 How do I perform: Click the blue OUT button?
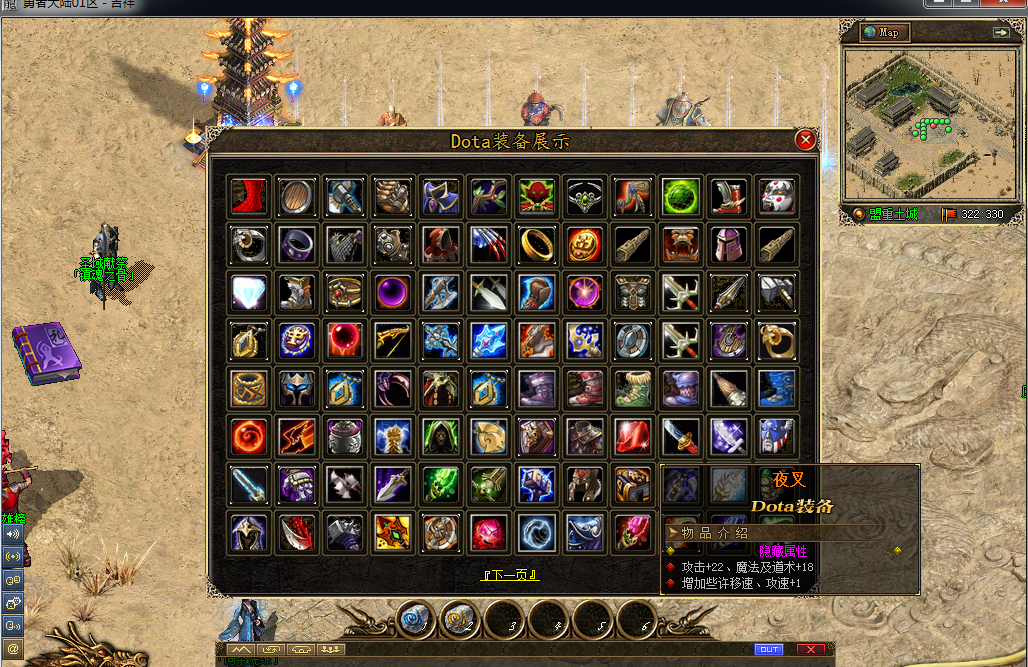[x=769, y=650]
